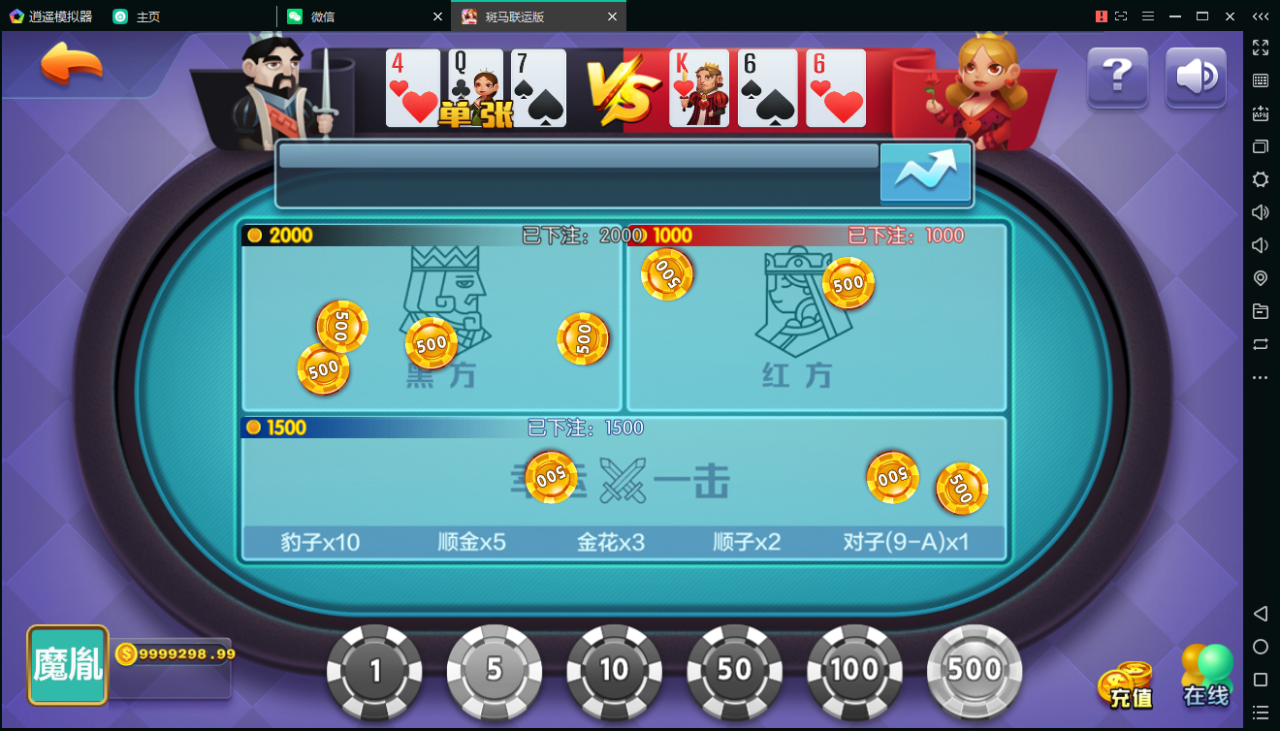The image size is (1280, 731).
Task: Click the send arrow on the chat bar
Action: point(924,172)
